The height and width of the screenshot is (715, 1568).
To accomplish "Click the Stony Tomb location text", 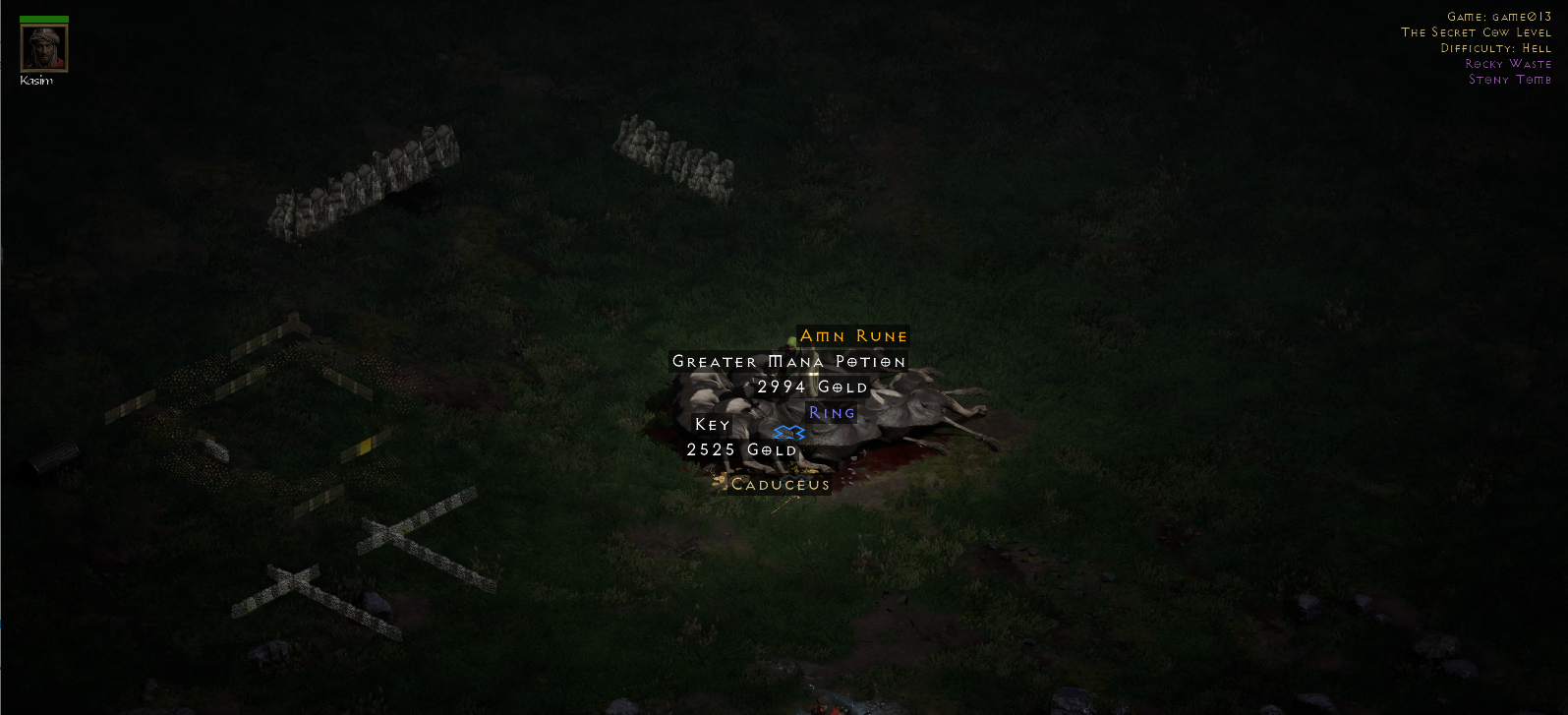I will [1510, 79].
